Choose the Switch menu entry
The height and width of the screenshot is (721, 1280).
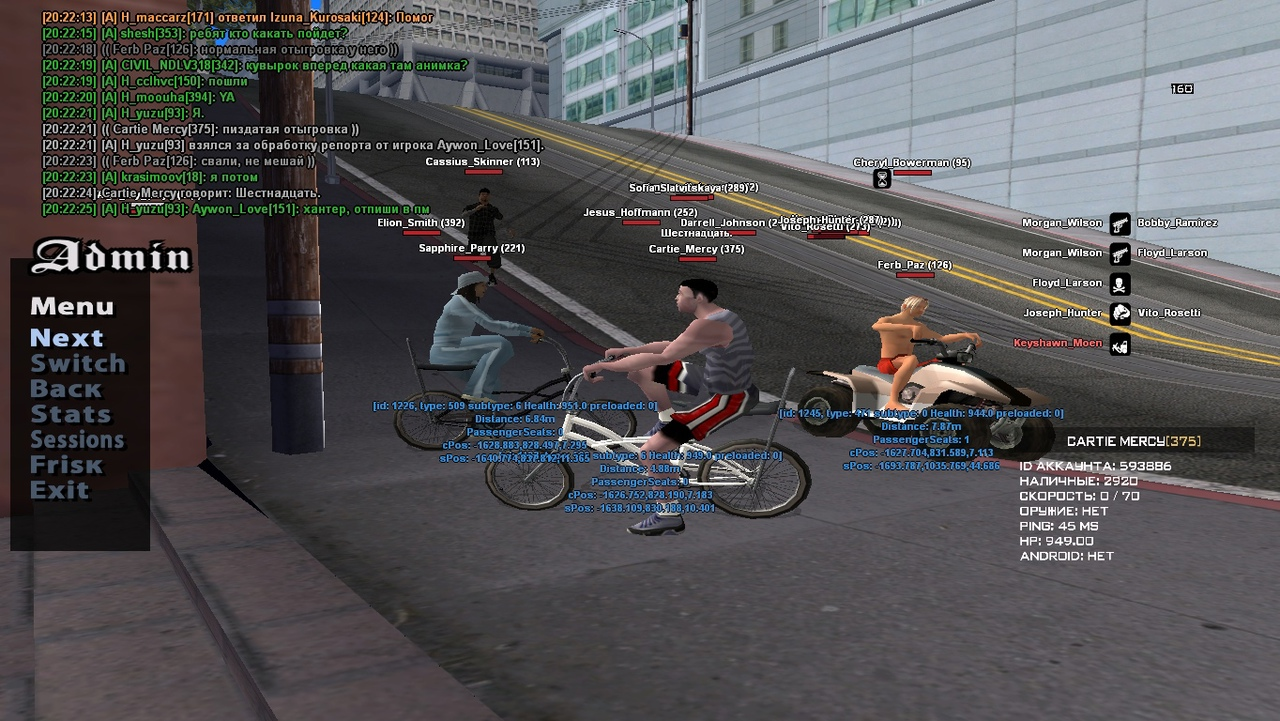point(78,364)
